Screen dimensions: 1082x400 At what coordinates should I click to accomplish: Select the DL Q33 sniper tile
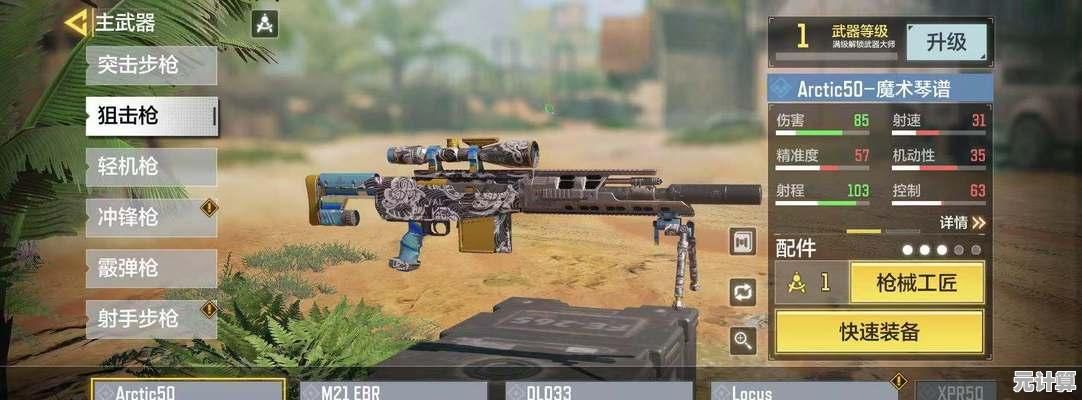pos(594,390)
